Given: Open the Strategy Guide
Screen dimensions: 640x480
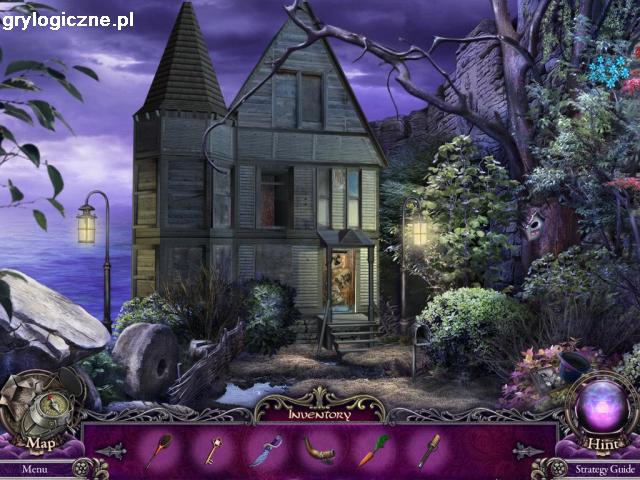Looking at the screenshot, I should (x=605, y=468).
